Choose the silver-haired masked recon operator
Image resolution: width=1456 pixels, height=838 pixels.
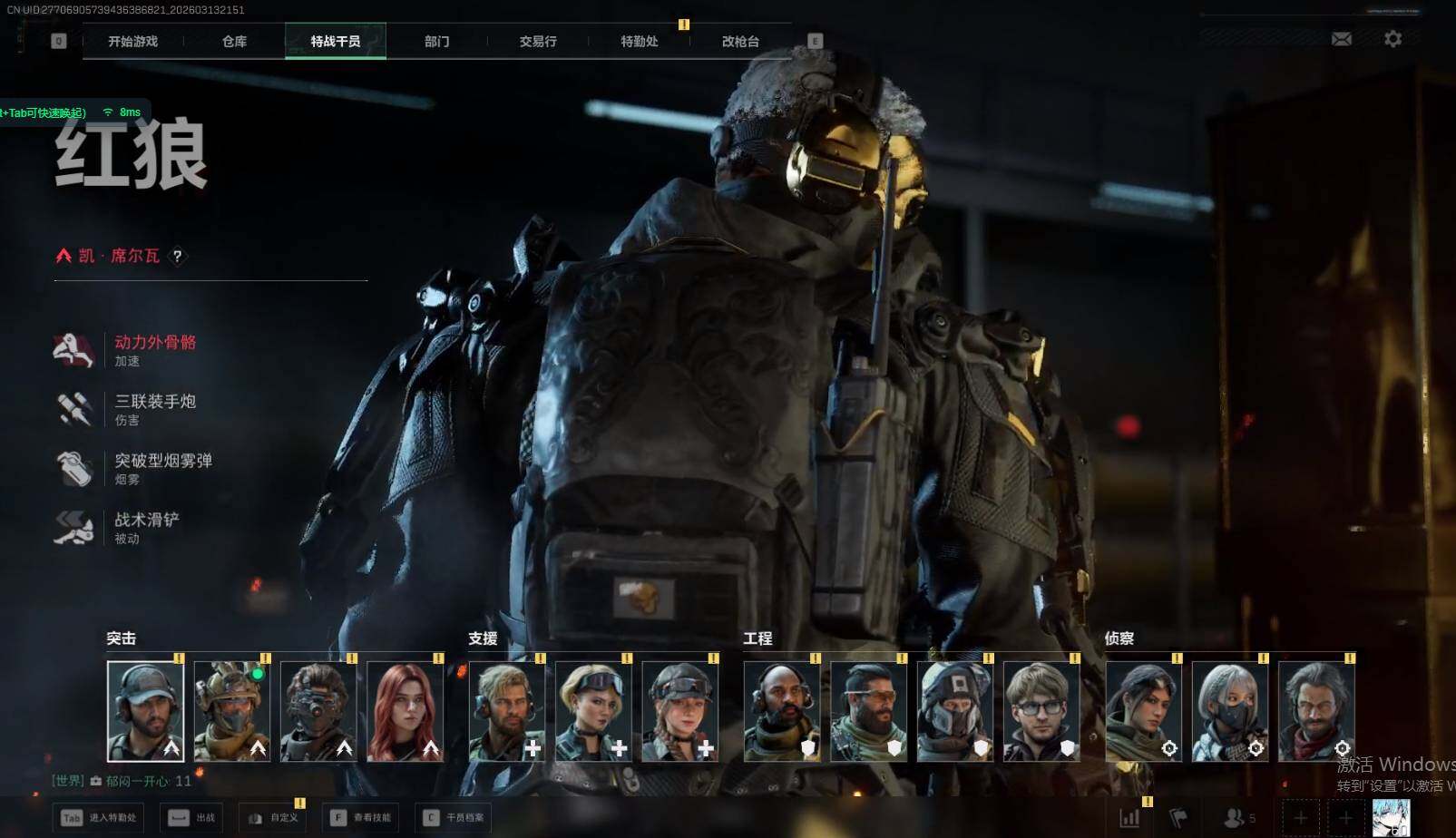pyautogui.click(x=1229, y=711)
